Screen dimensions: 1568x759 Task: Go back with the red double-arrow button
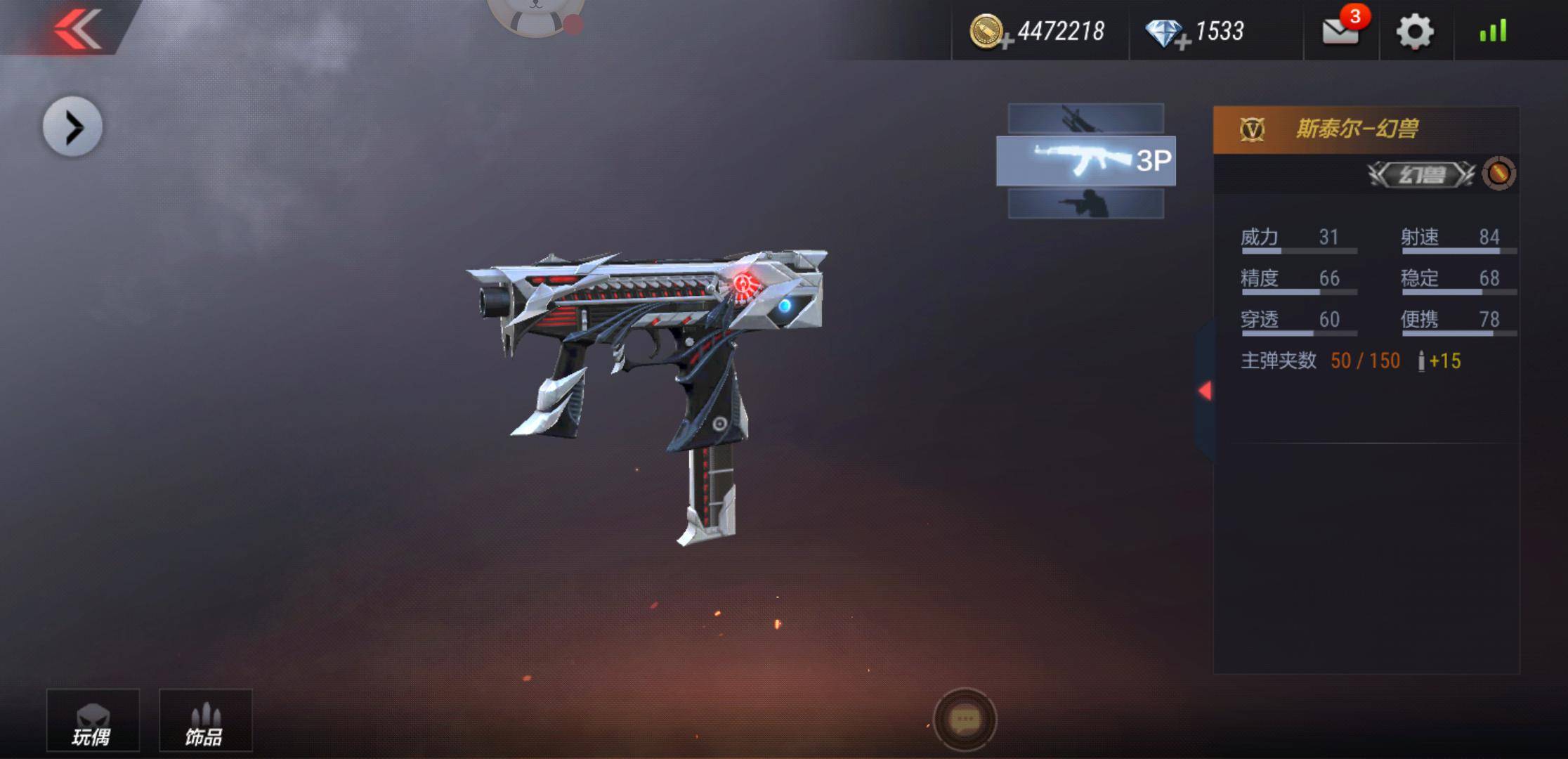point(77,28)
